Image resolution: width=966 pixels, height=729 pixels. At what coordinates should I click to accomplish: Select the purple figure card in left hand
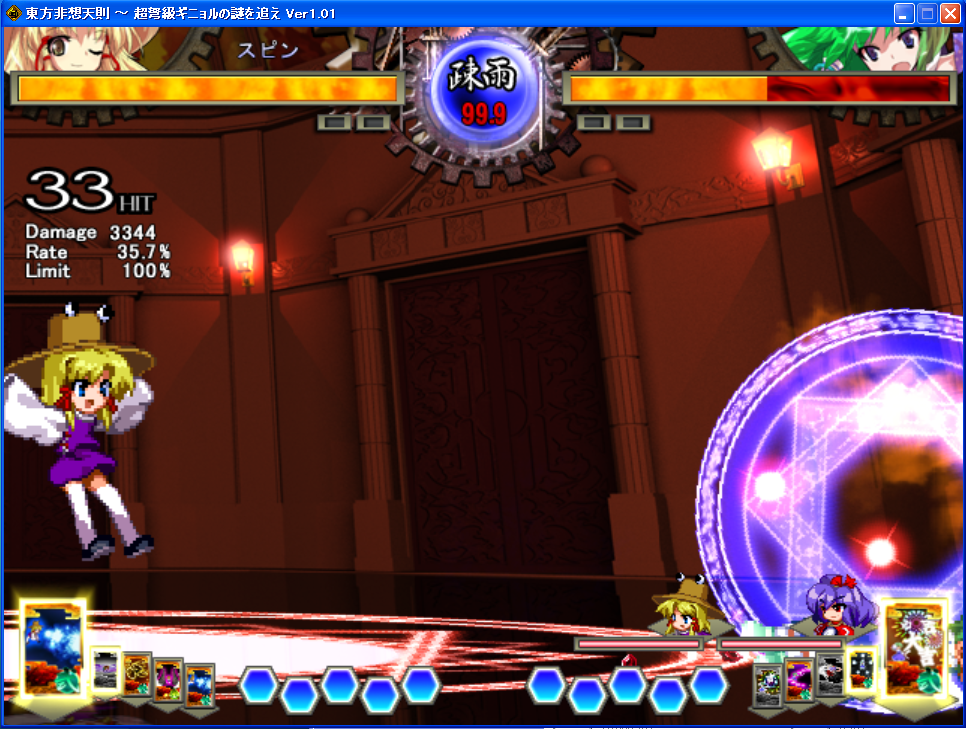click(x=168, y=680)
